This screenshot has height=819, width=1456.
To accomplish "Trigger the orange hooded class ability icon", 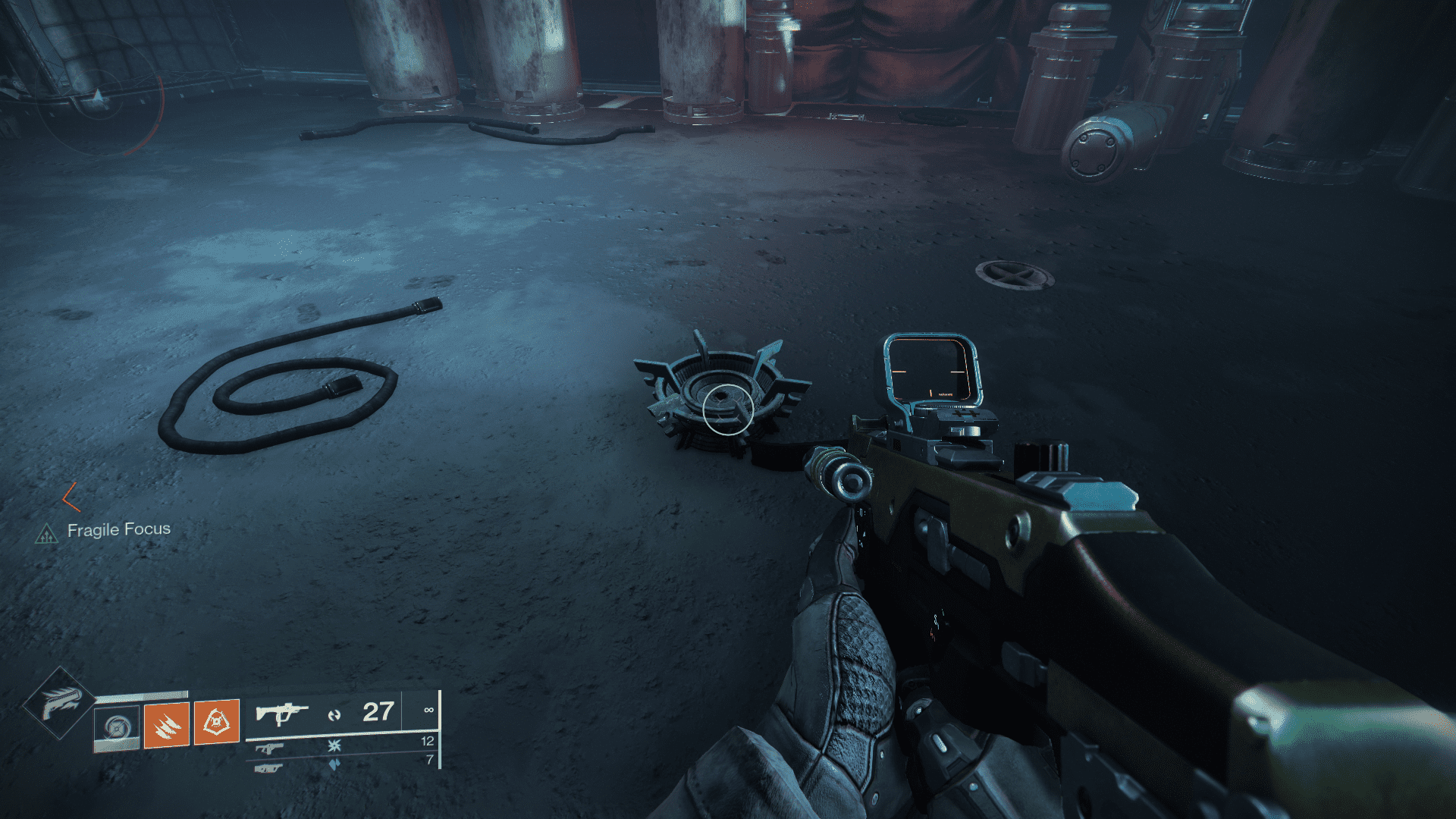I will pyautogui.click(x=217, y=722).
